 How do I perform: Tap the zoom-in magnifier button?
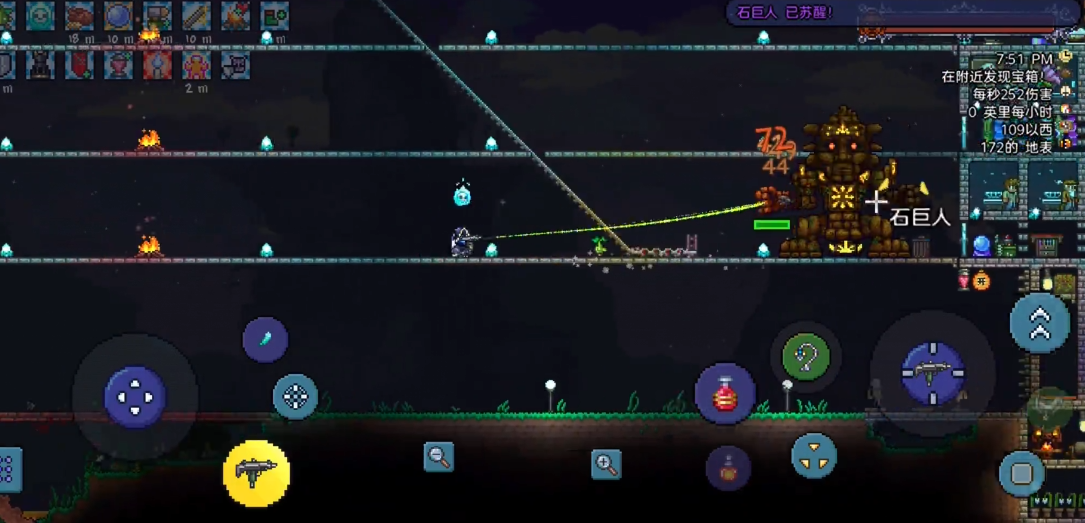pos(605,464)
